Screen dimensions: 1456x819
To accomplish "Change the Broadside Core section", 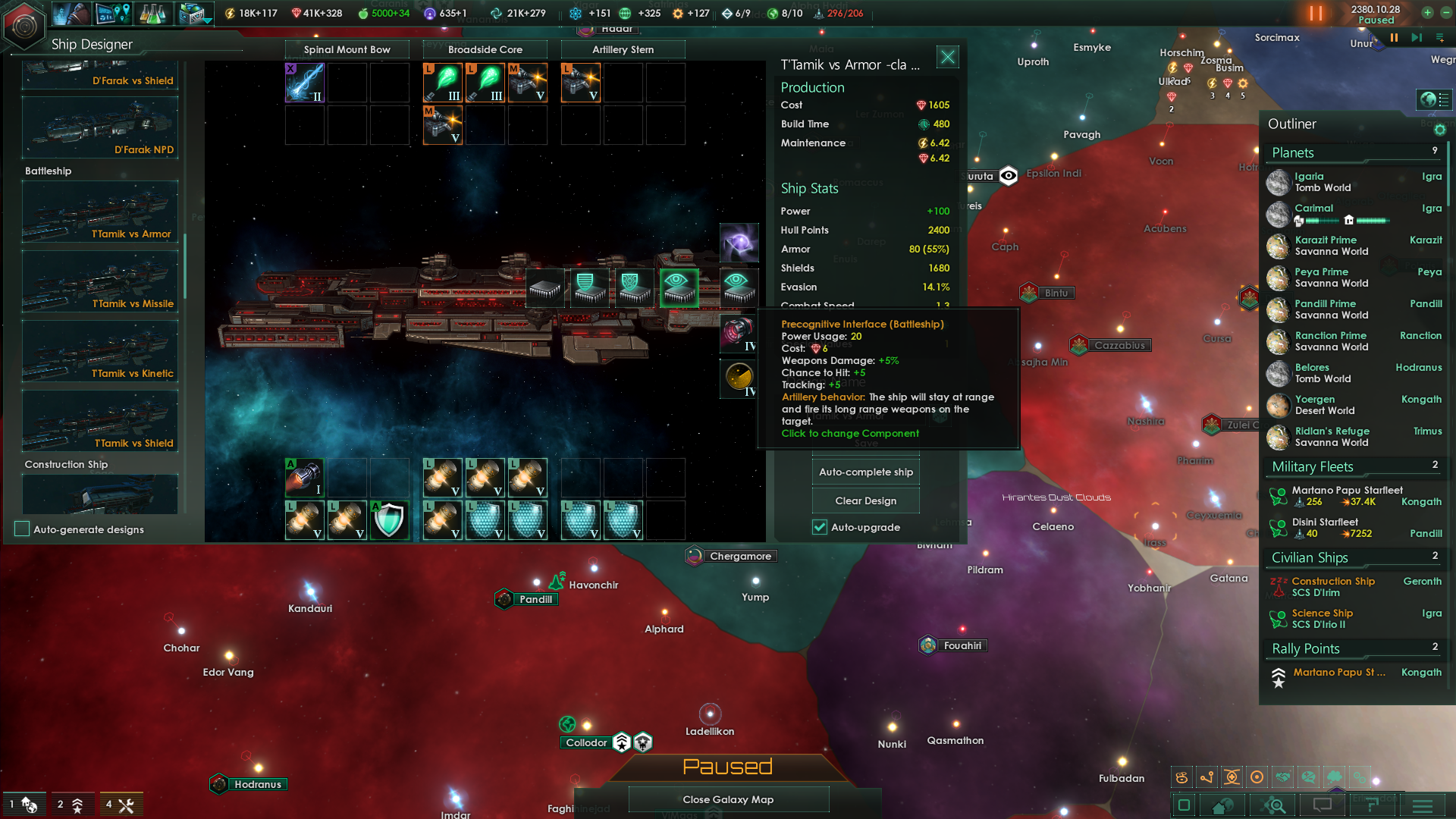I will (x=485, y=49).
